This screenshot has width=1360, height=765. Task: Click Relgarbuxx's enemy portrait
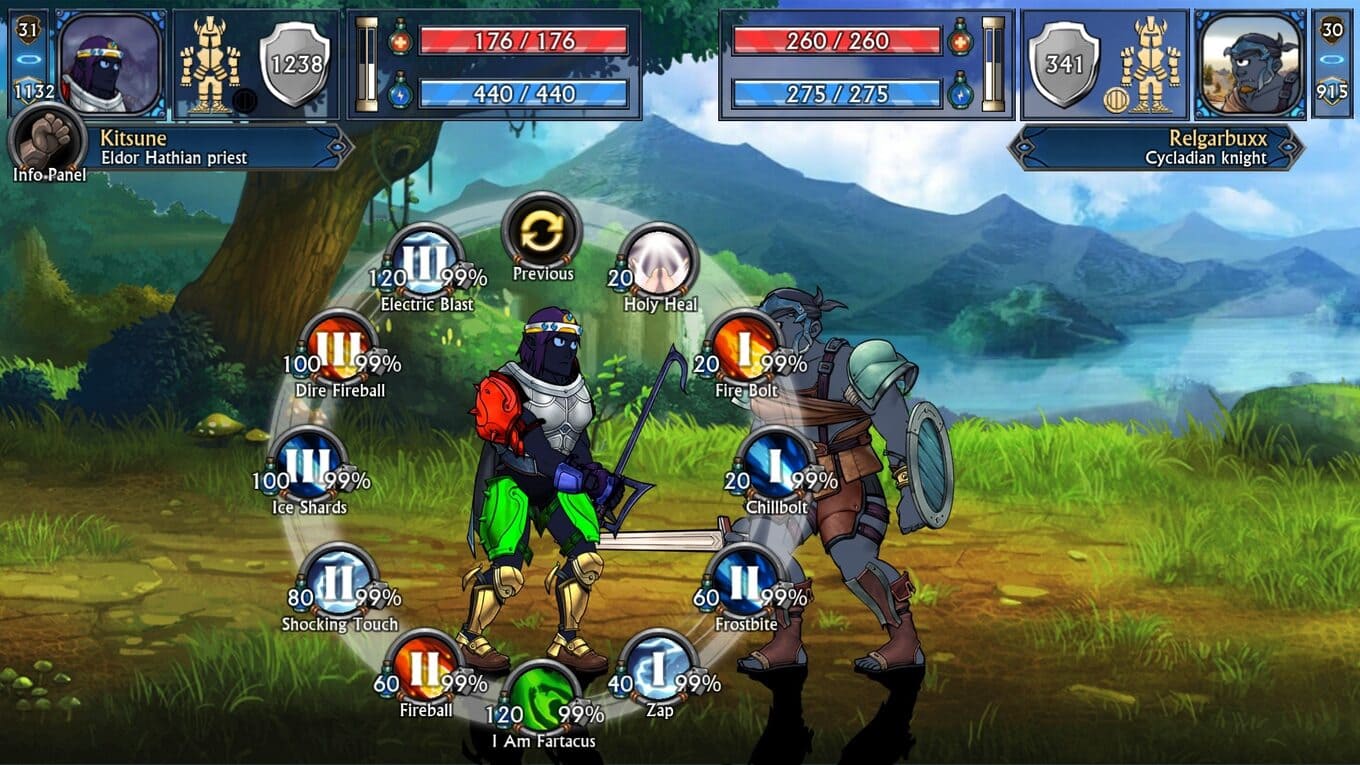click(x=1250, y=63)
